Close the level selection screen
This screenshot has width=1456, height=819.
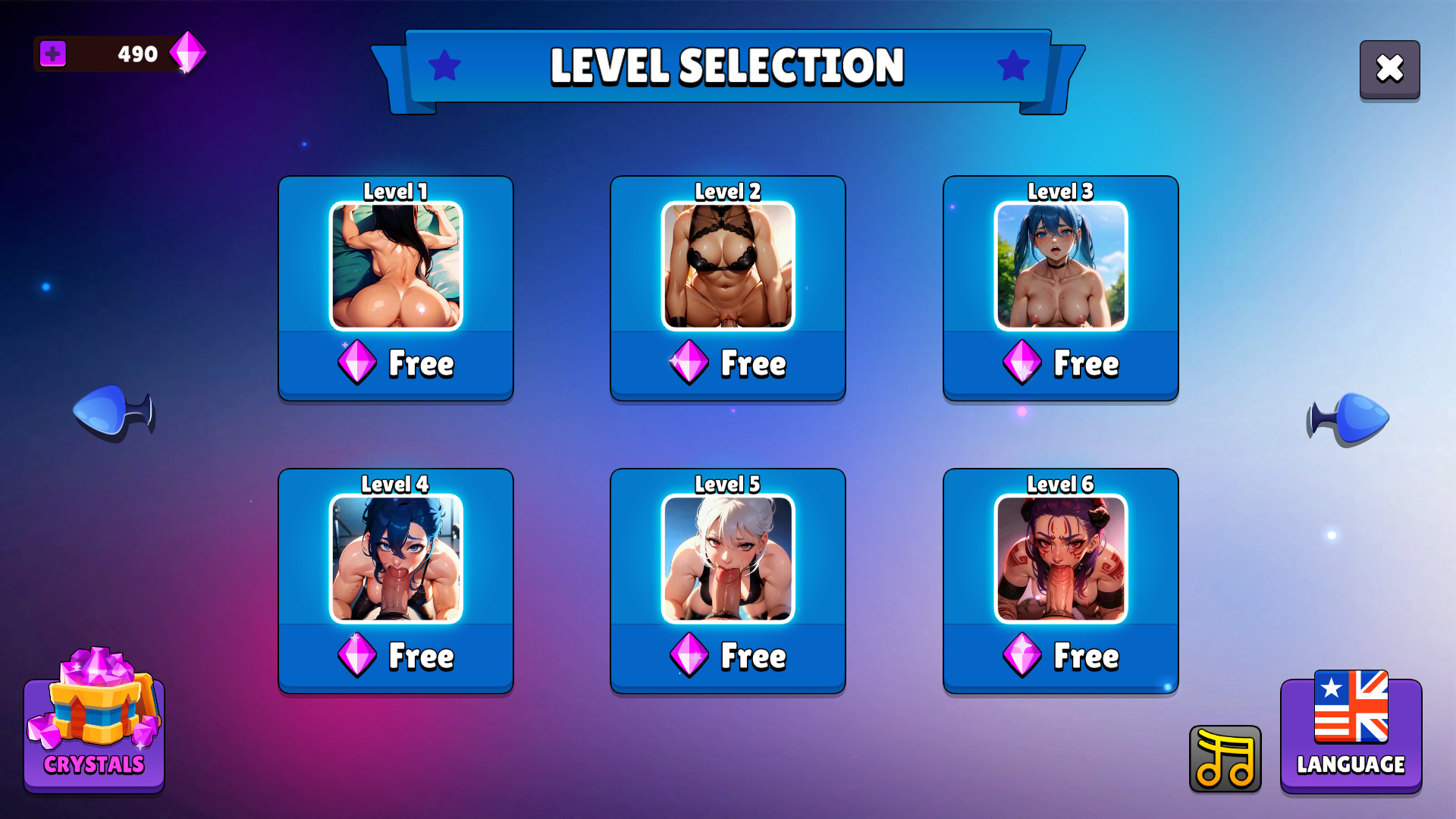click(x=1389, y=69)
